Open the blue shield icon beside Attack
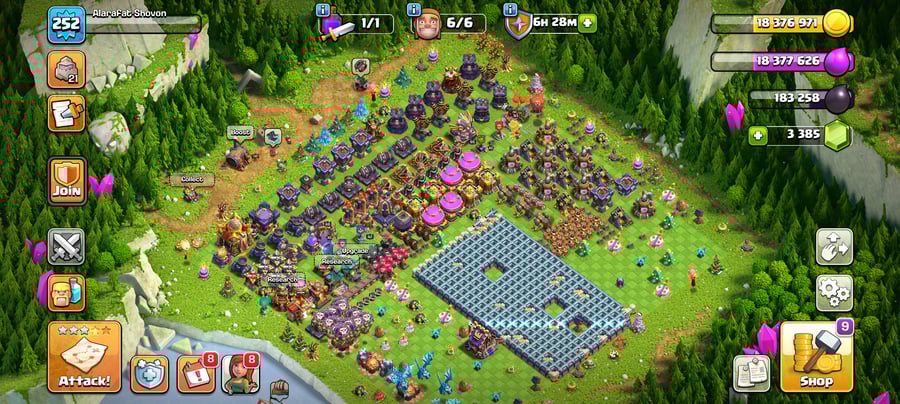Image resolution: width=900 pixels, height=404 pixels. coord(150,373)
